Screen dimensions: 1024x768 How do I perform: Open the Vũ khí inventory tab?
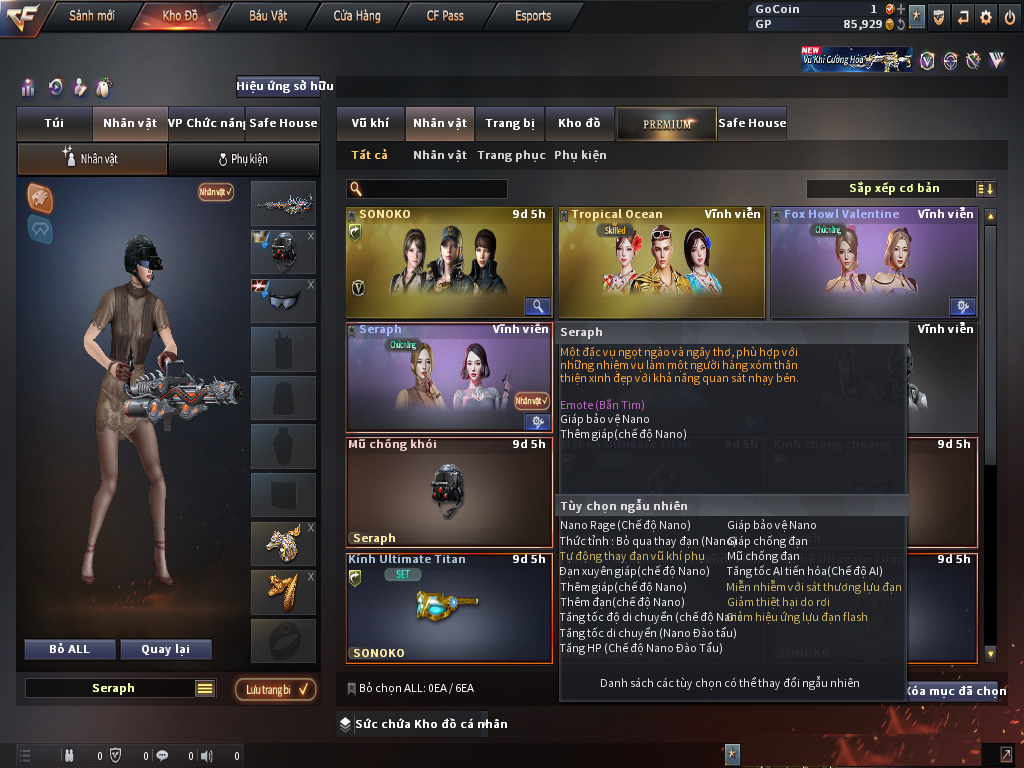click(x=370, y=124)
